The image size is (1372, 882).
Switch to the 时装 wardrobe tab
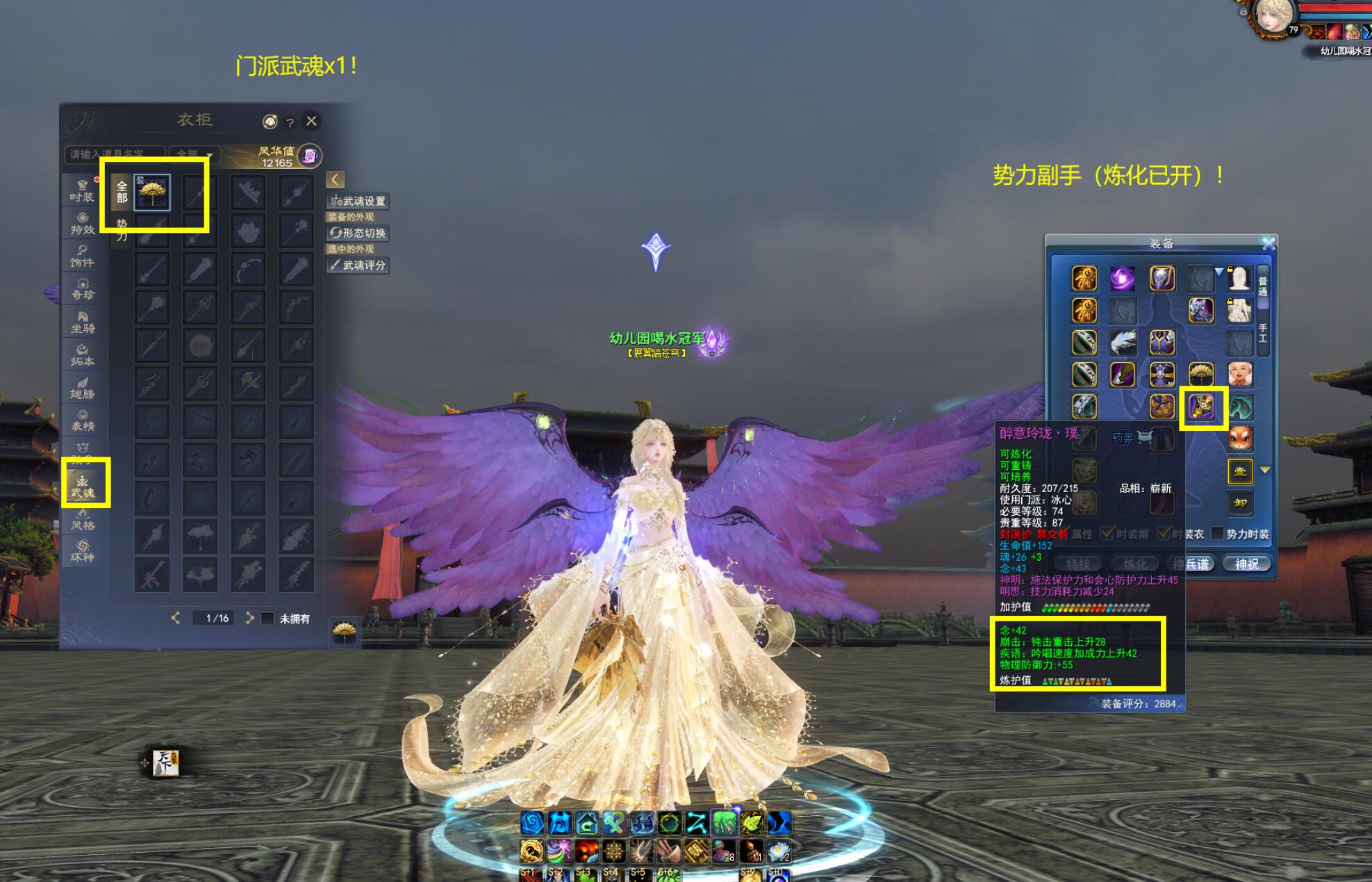[x=82, y=190]
